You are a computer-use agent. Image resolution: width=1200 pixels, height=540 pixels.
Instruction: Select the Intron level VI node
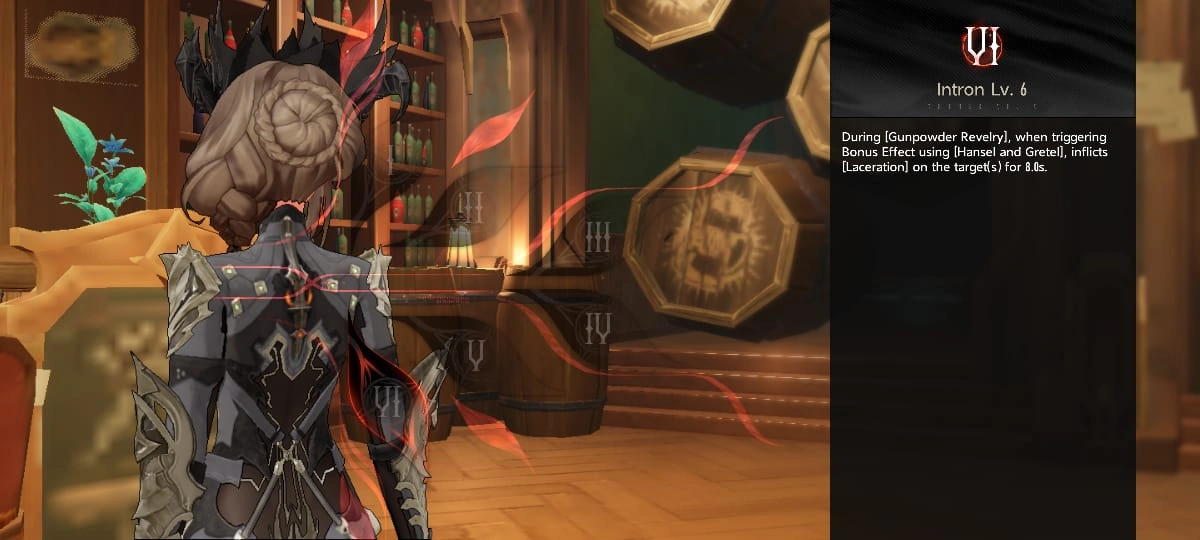[386, 401]
